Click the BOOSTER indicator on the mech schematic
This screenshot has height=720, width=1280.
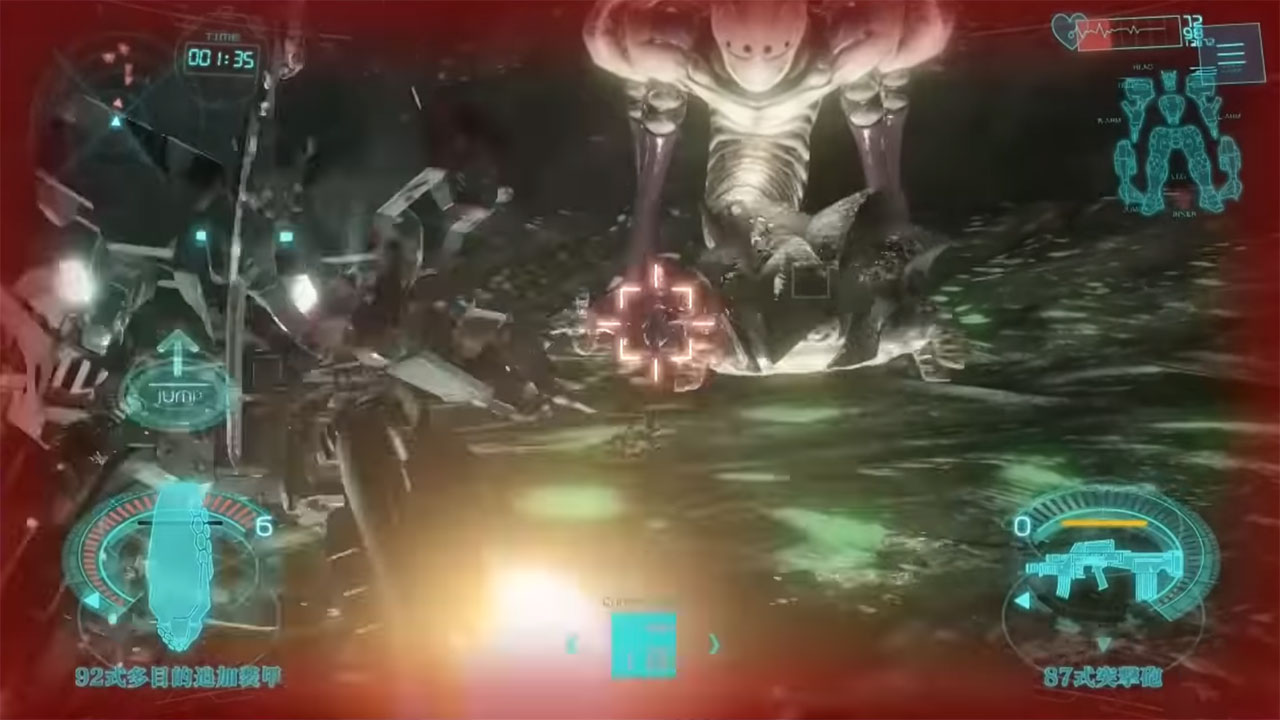(x=1185, y=214)
